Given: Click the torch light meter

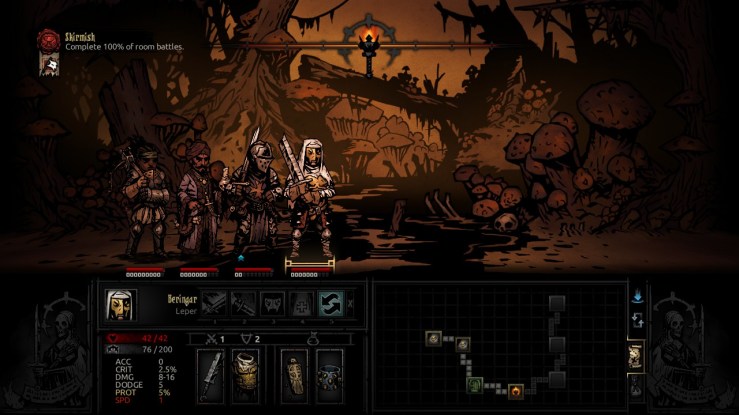Looking at the screenshot, I should [x=369, y=42].
